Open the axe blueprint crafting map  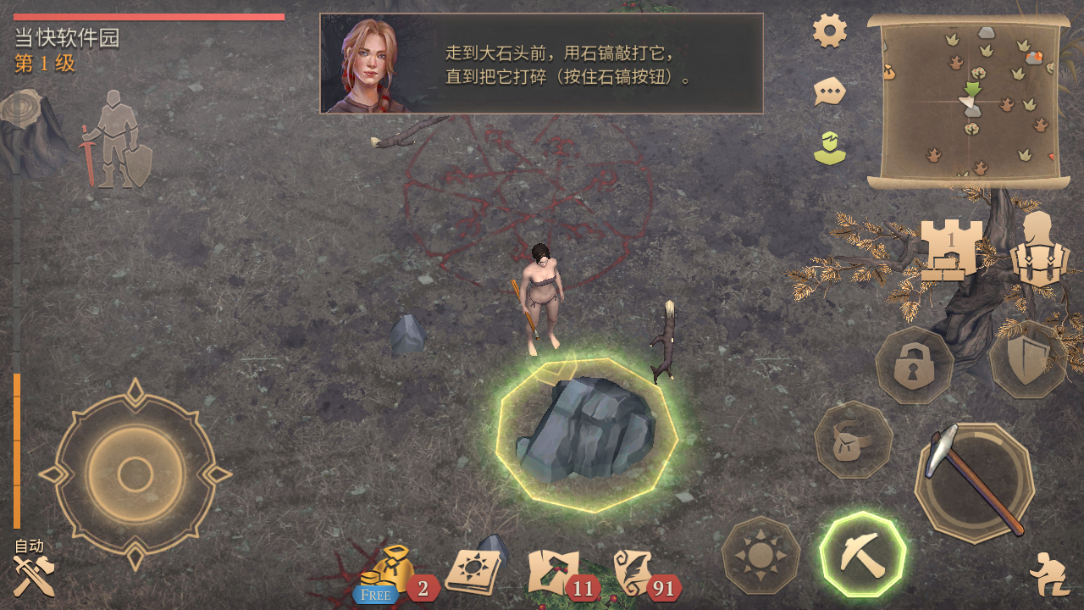[553, 572]
